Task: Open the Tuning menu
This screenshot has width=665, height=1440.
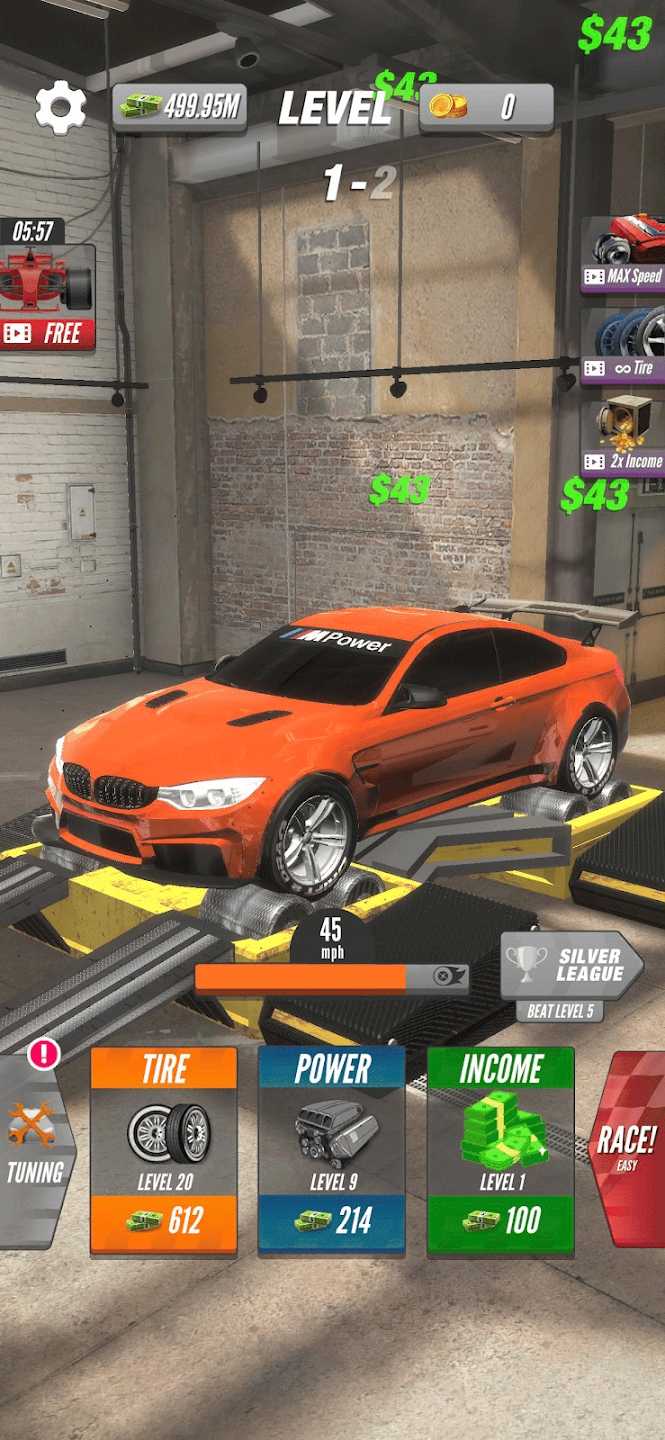Action: [x=36, y=1150]
